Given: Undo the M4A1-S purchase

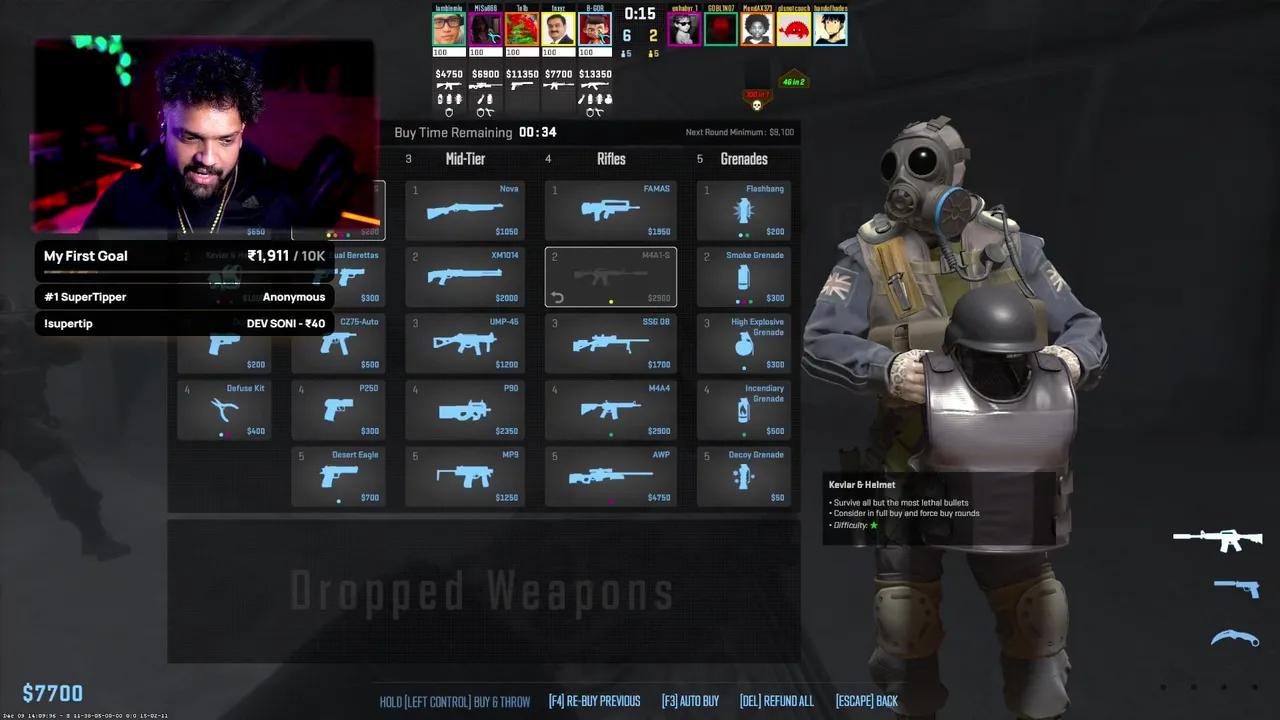Looking at the screenshot, I should [557, 297].
